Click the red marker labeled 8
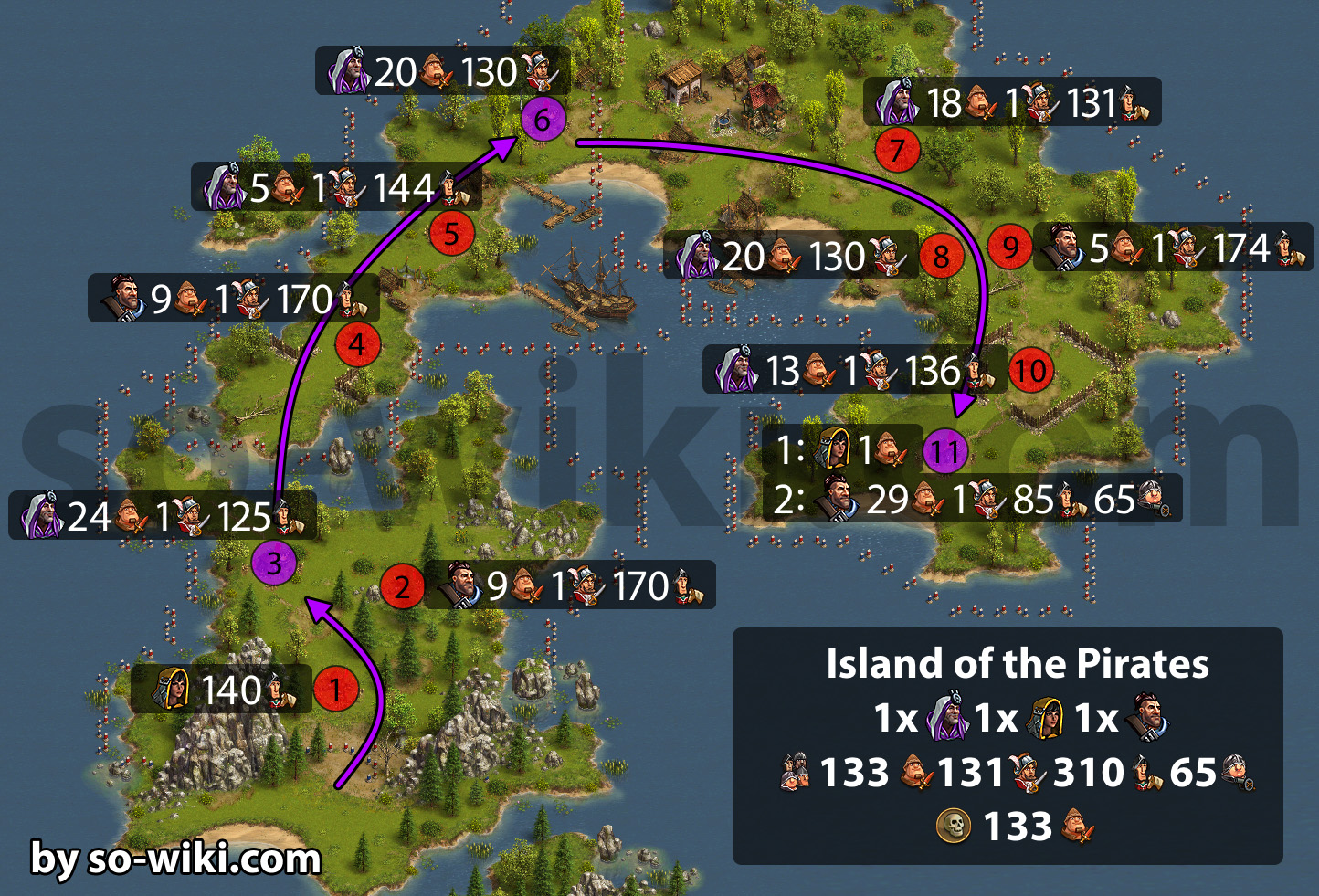1319x896 pixels. coord(942,257)
